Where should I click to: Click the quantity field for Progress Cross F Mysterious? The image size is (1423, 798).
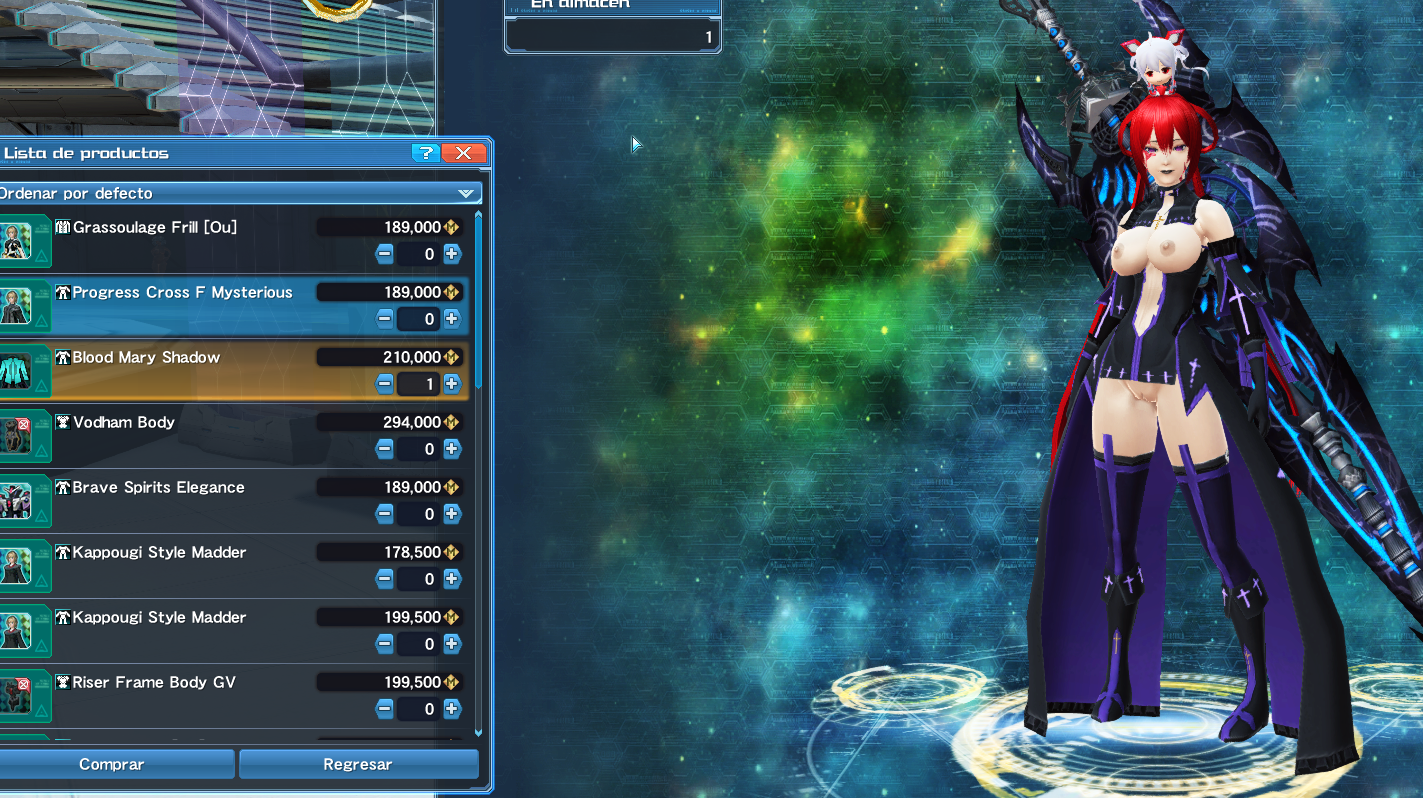[x=418, y=319]
